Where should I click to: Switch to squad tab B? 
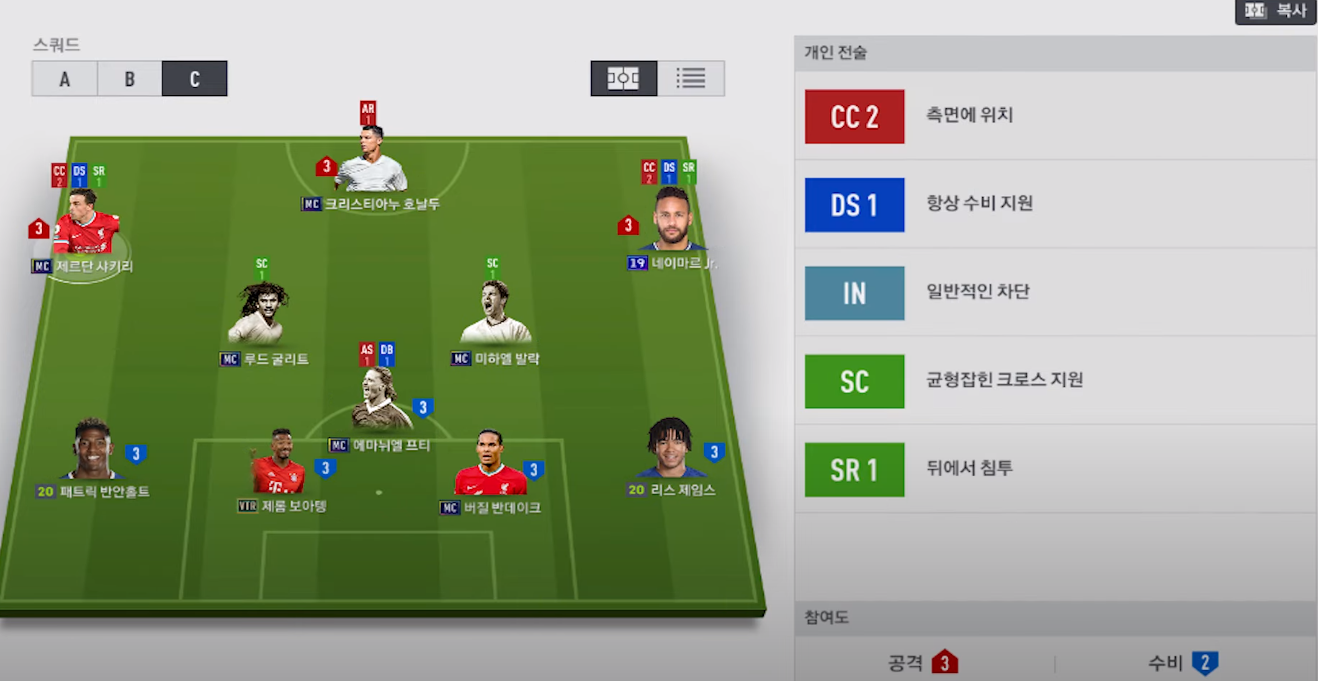[129, 79]
